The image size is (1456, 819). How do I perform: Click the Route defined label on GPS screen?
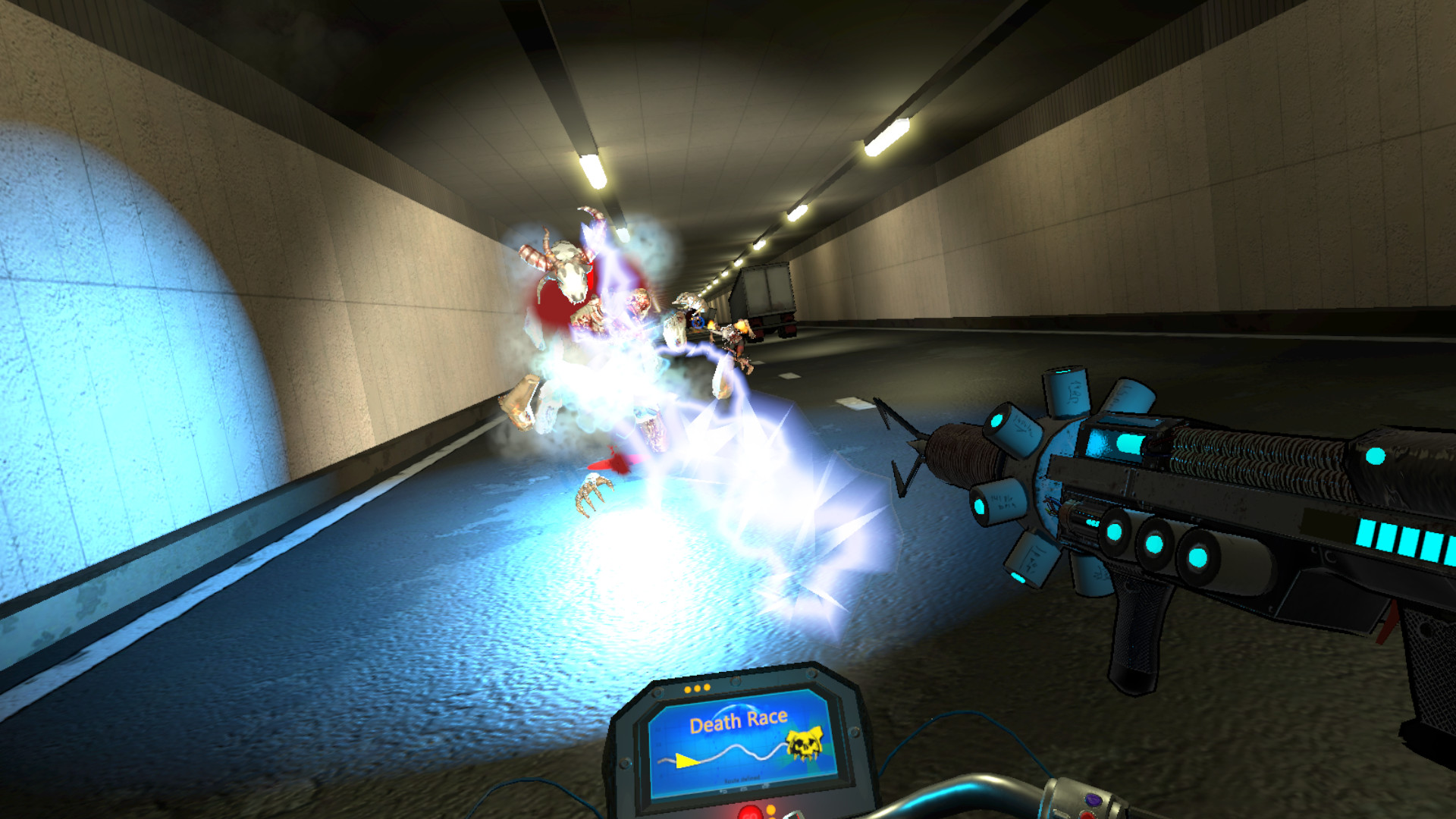pos(742,780)
